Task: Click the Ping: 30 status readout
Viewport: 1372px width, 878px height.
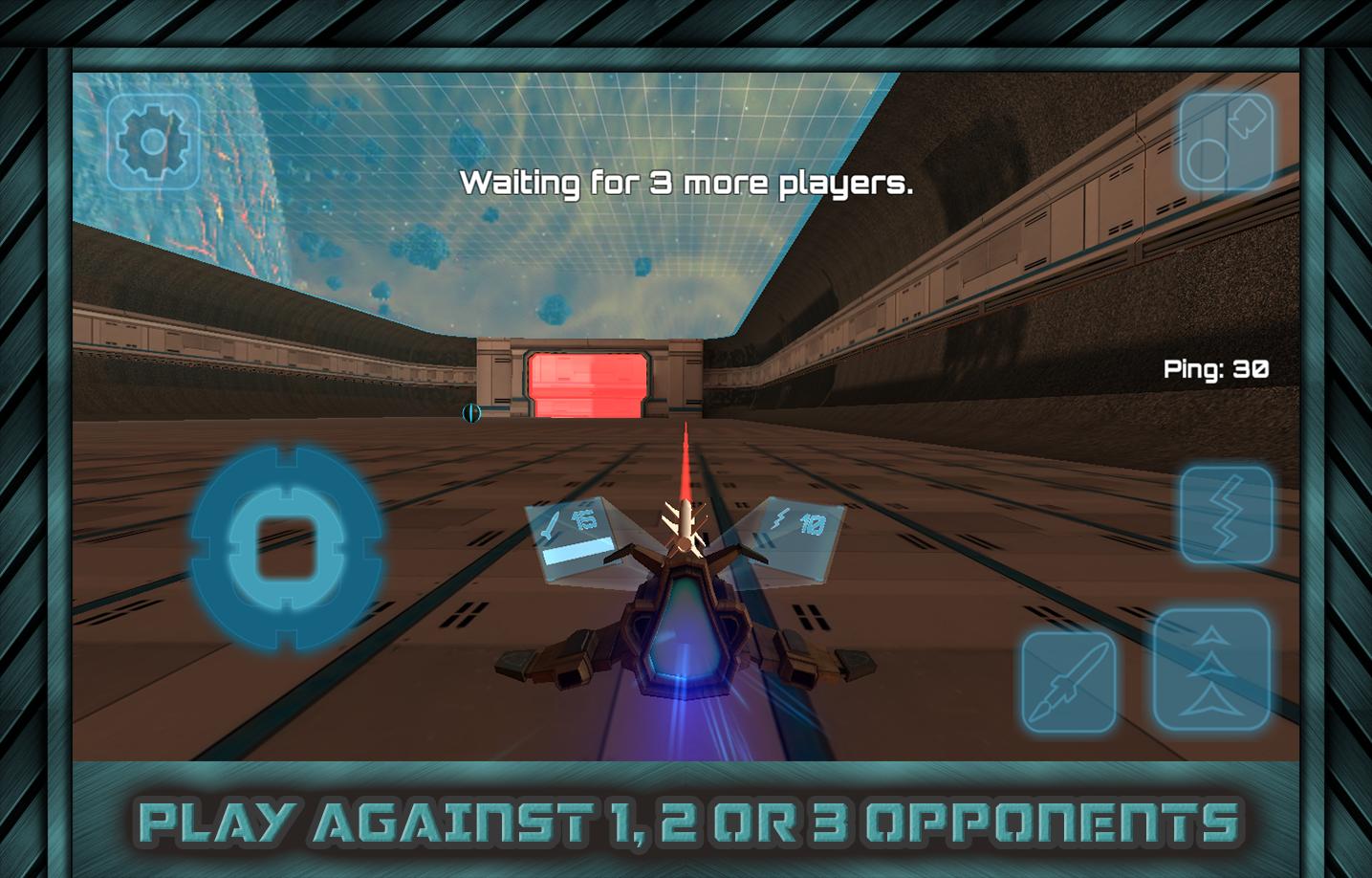Action: click(1214, 368)
